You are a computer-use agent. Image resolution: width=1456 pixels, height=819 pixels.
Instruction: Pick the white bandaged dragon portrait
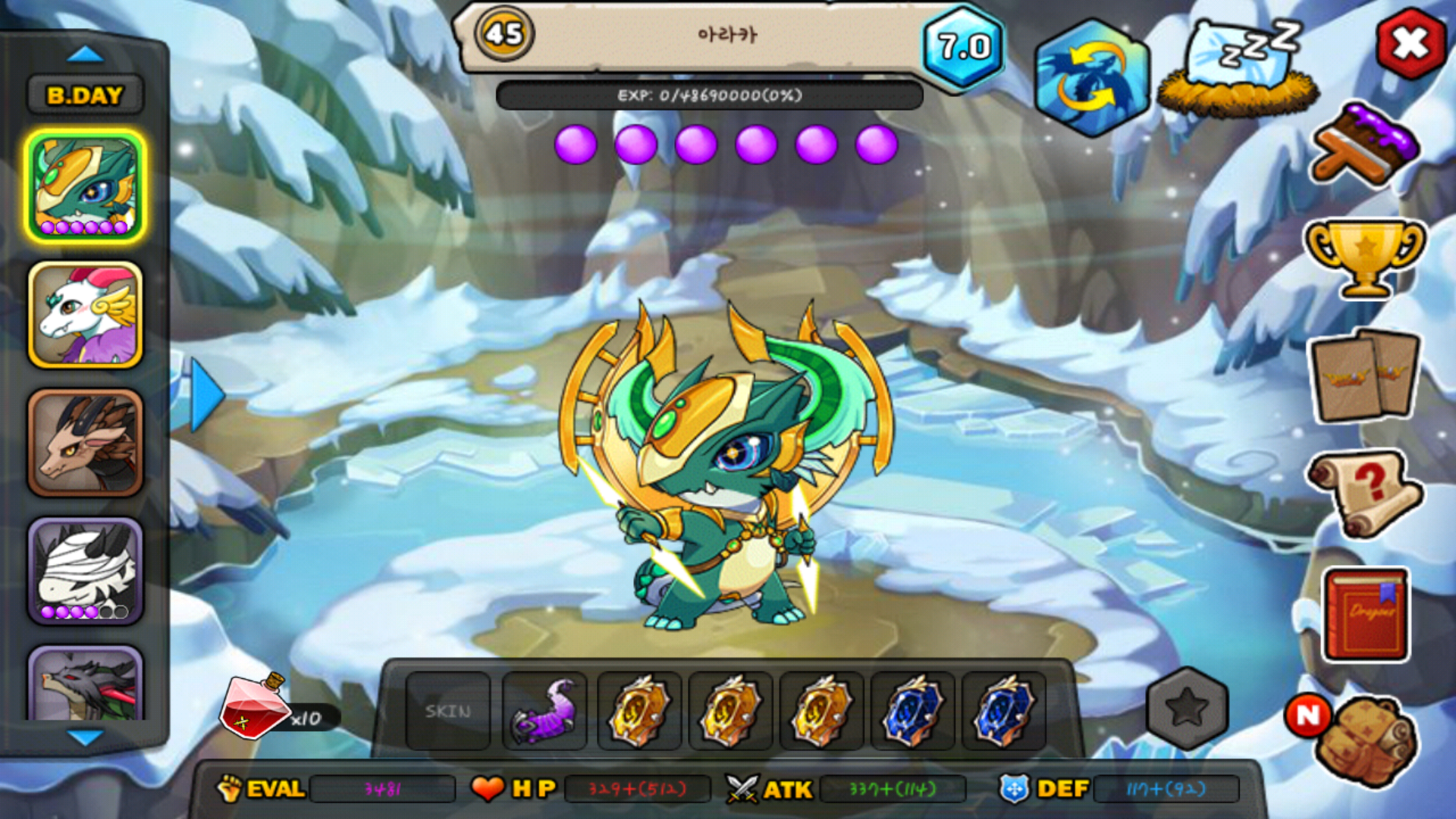click(85, 571)
